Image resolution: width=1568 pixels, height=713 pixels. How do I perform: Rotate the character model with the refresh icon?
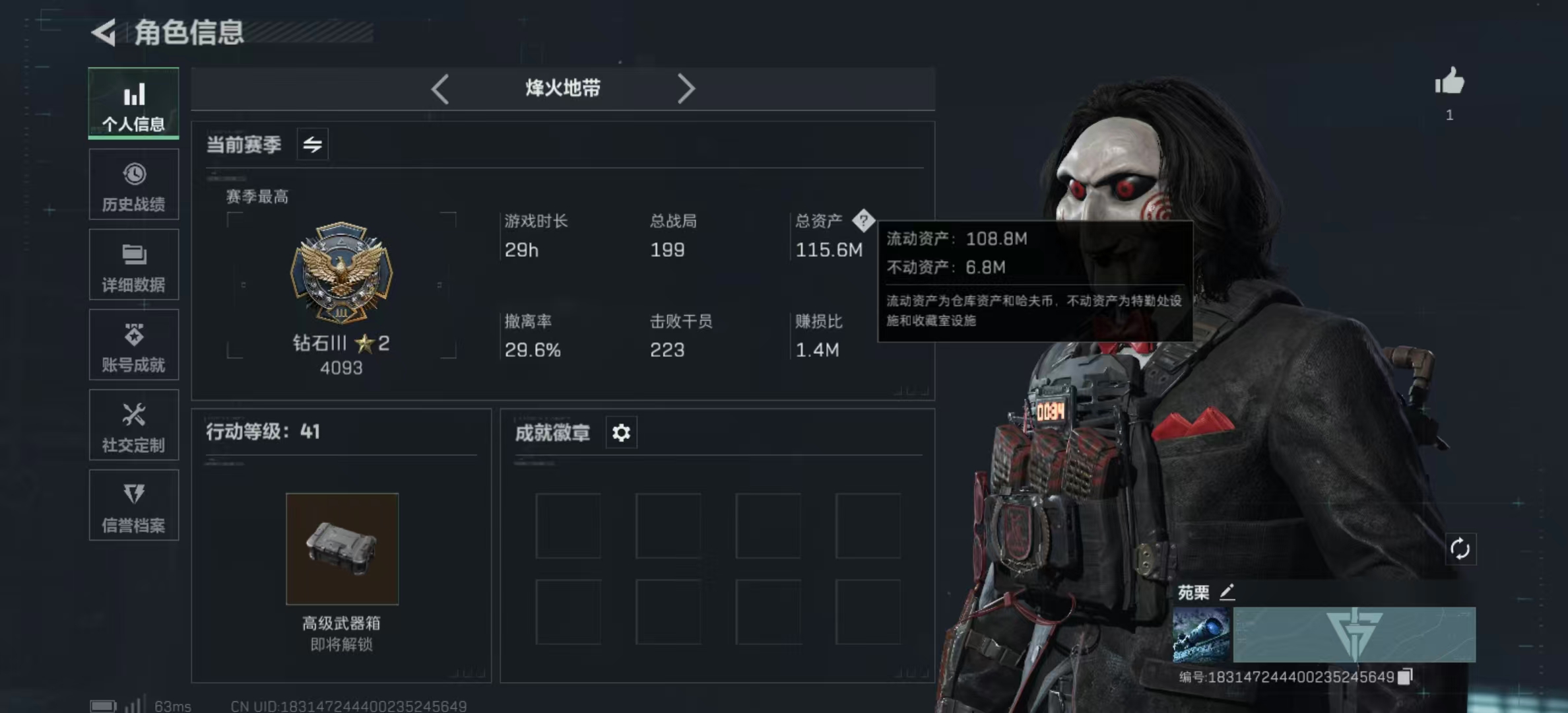pyautogui.click(x=1460, y=549)
